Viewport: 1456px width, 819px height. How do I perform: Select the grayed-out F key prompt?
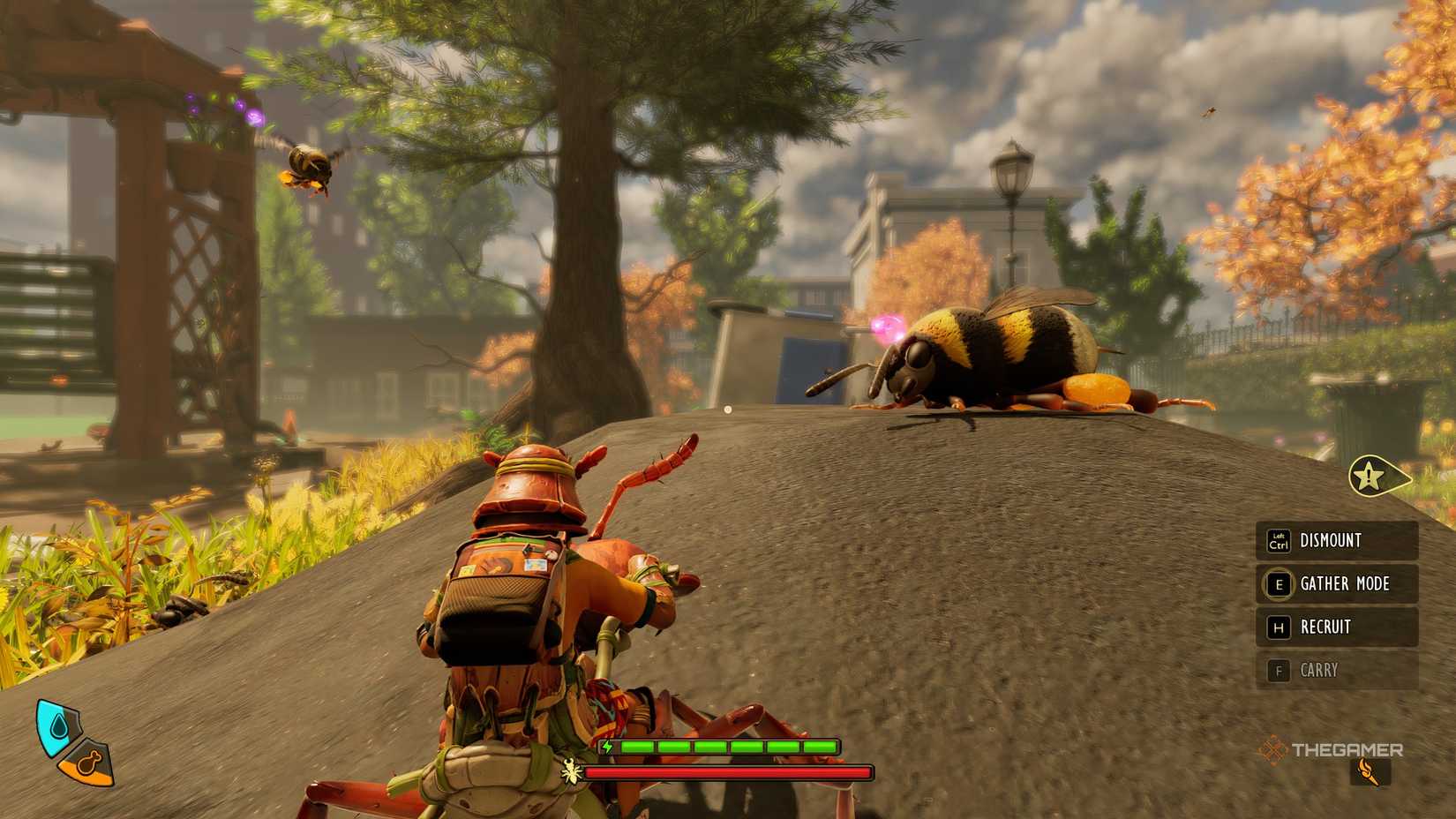click(x=1280, y=671)
